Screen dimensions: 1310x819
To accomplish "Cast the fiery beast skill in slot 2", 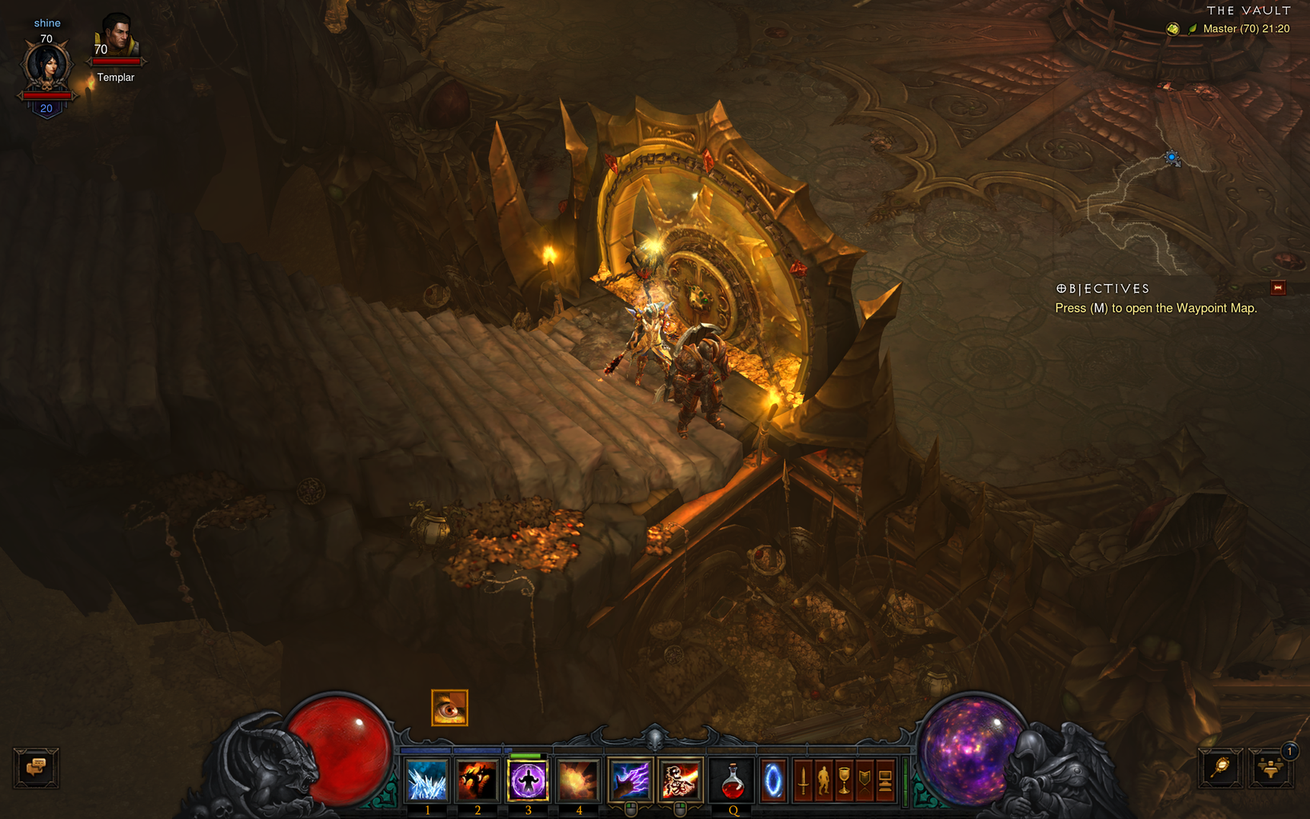I will 477,780.
